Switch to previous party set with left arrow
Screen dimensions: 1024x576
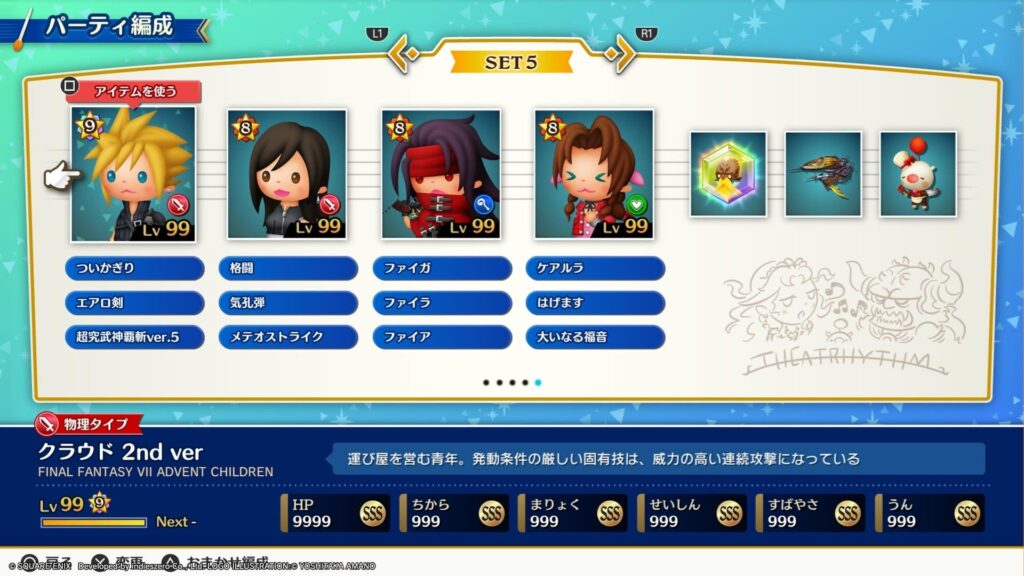pos(402,53)
